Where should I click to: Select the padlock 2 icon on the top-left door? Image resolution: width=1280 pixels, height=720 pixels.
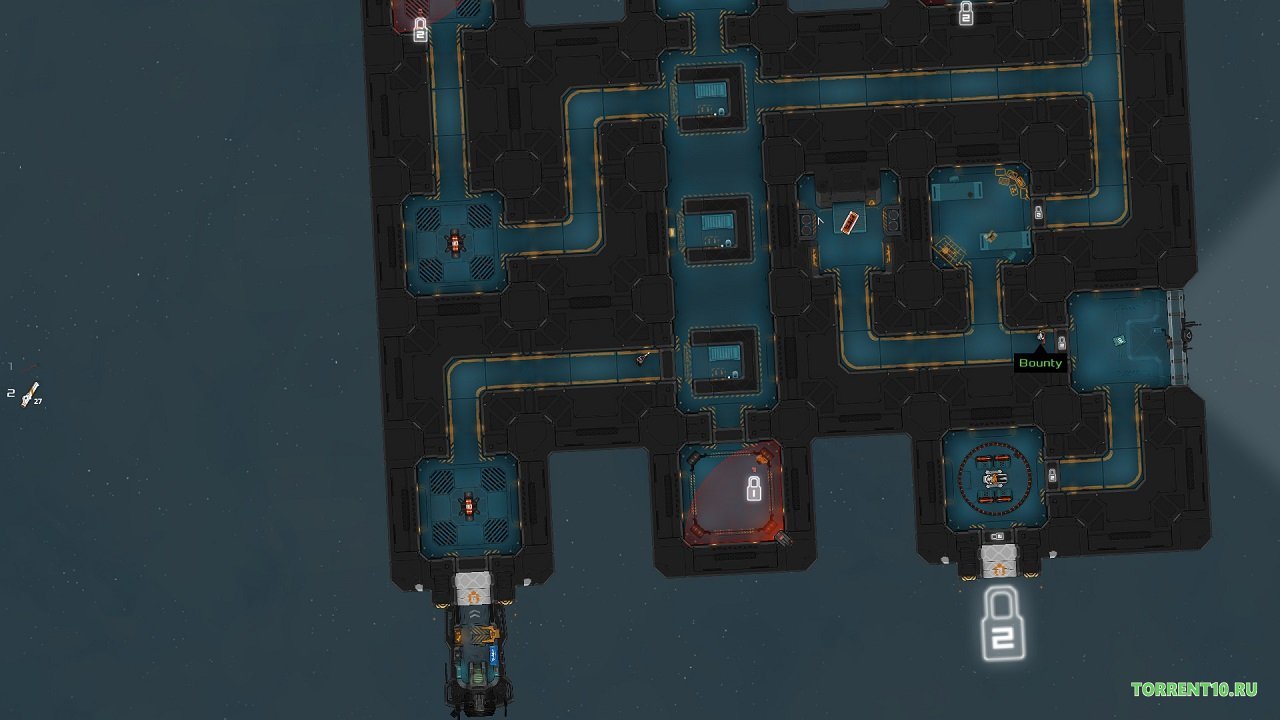(x=421, y=31)
